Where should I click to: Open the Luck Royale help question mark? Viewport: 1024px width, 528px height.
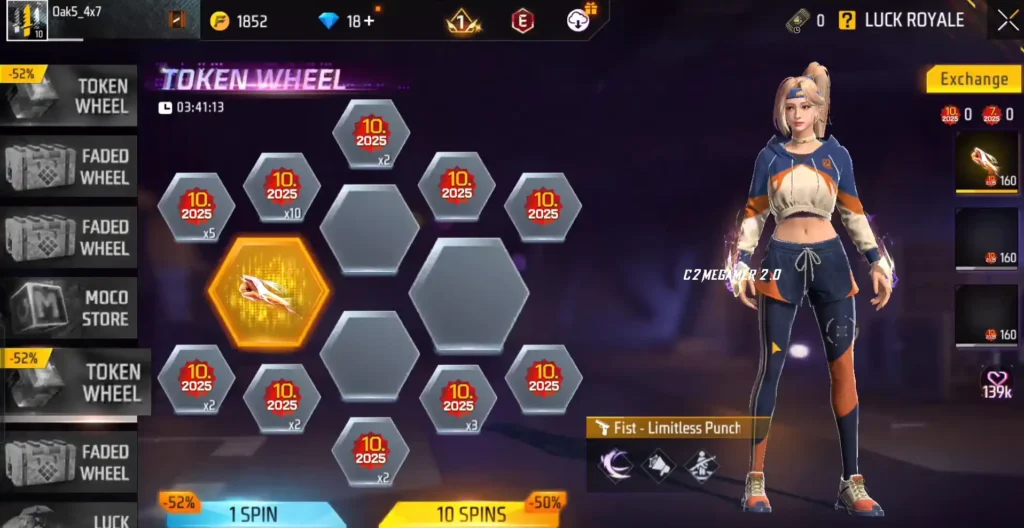tap(847, 20)
